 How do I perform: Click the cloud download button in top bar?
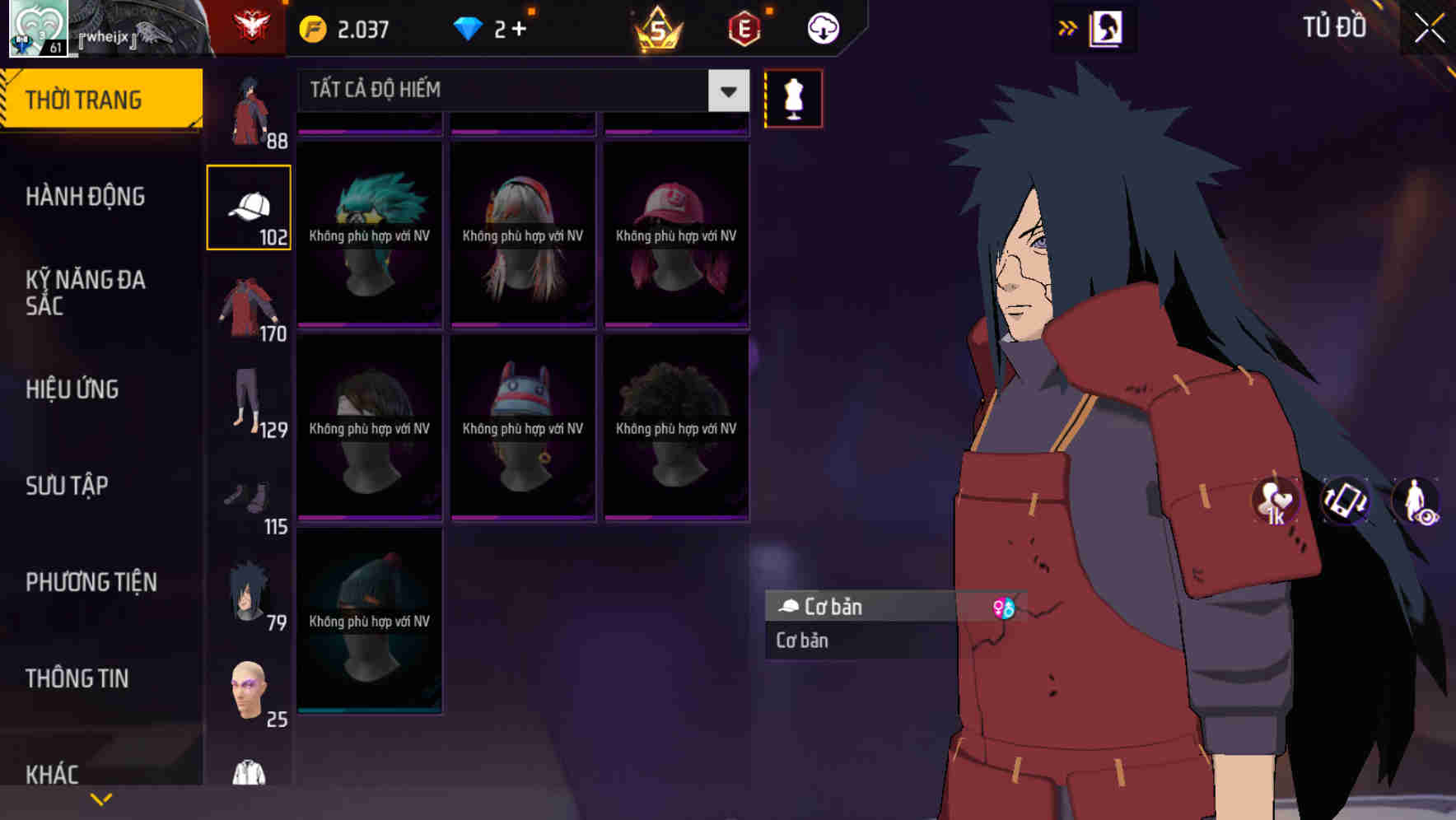(823, 27)
